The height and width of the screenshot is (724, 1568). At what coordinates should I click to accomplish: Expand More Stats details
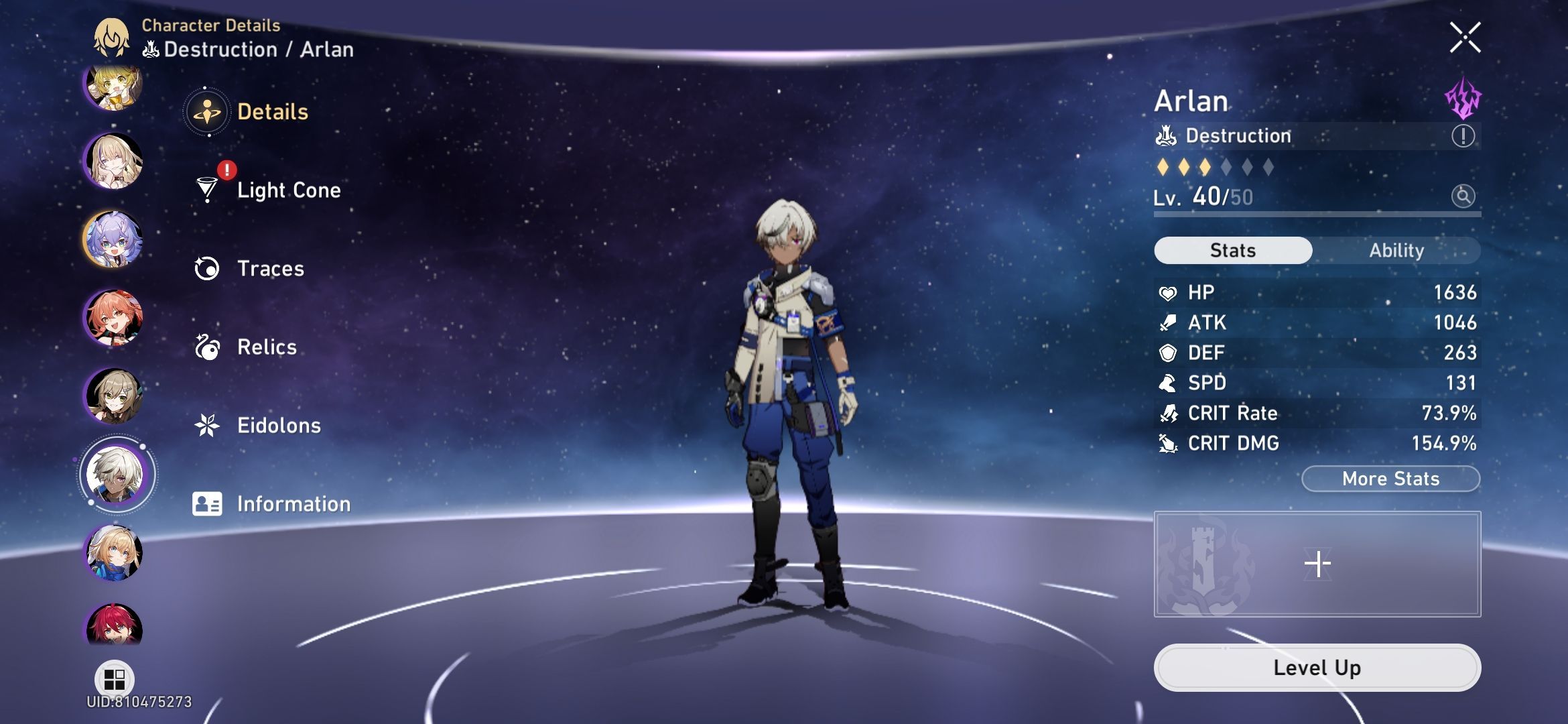[1390, 479]
